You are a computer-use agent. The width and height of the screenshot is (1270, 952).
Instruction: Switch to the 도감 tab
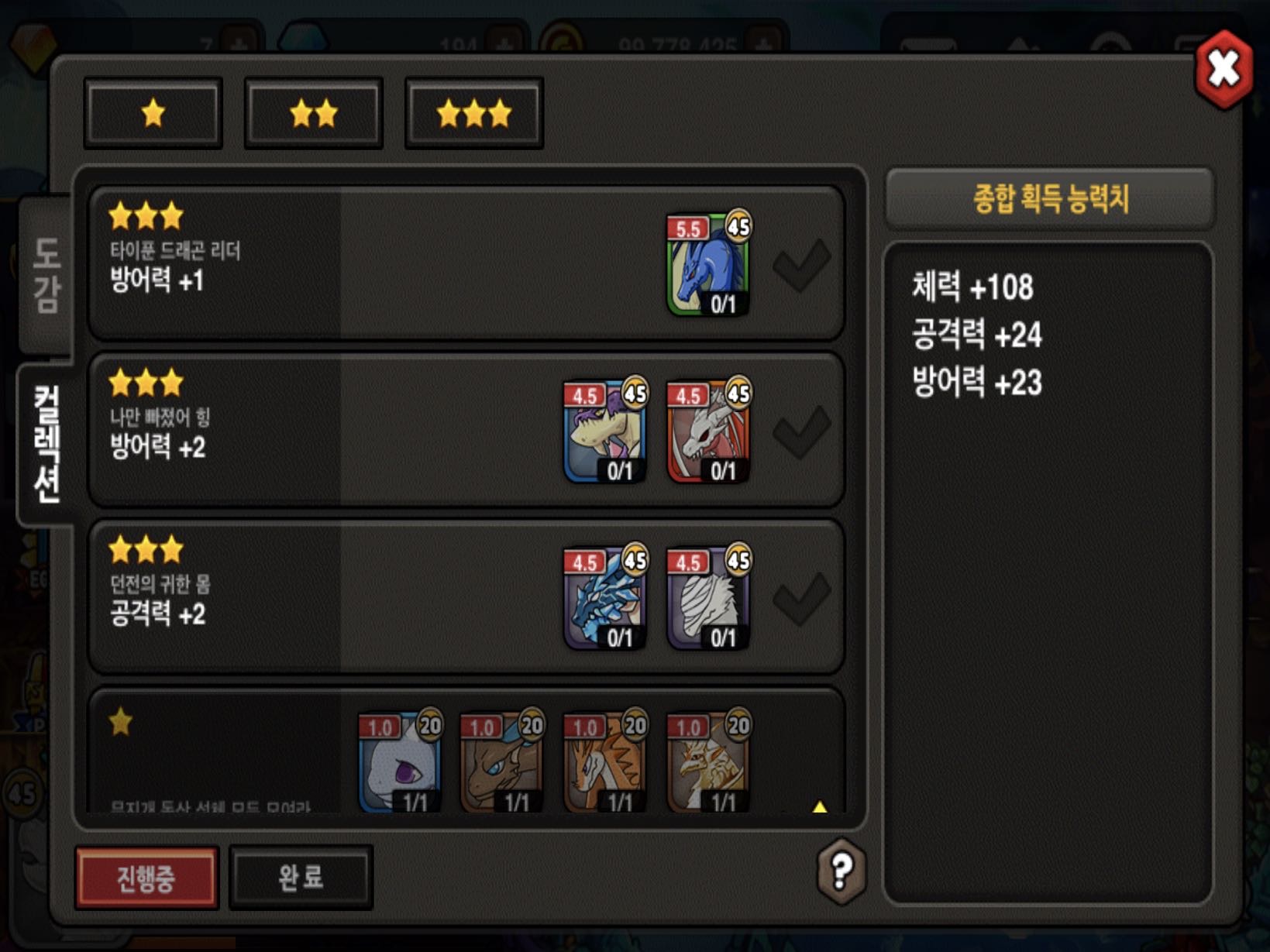[x=46, y=275]
